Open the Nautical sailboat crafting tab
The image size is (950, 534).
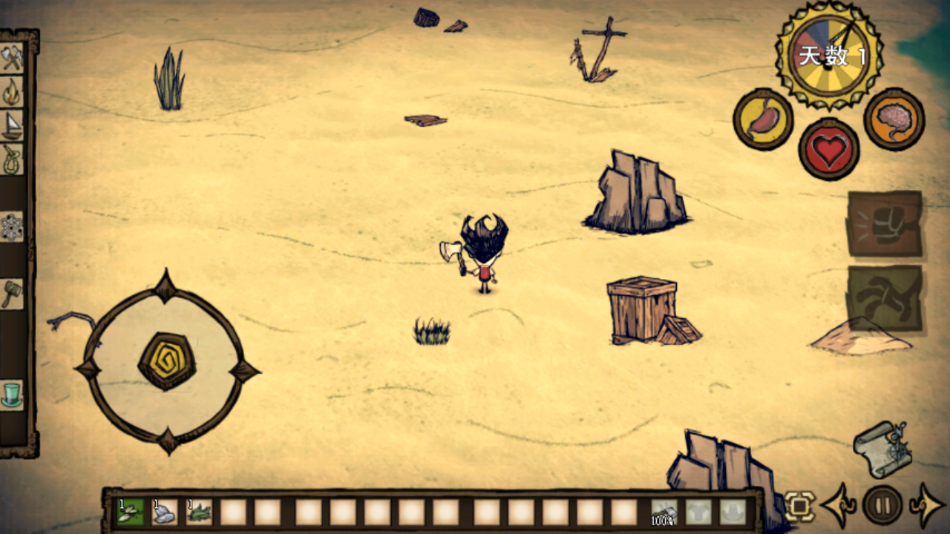13,125
